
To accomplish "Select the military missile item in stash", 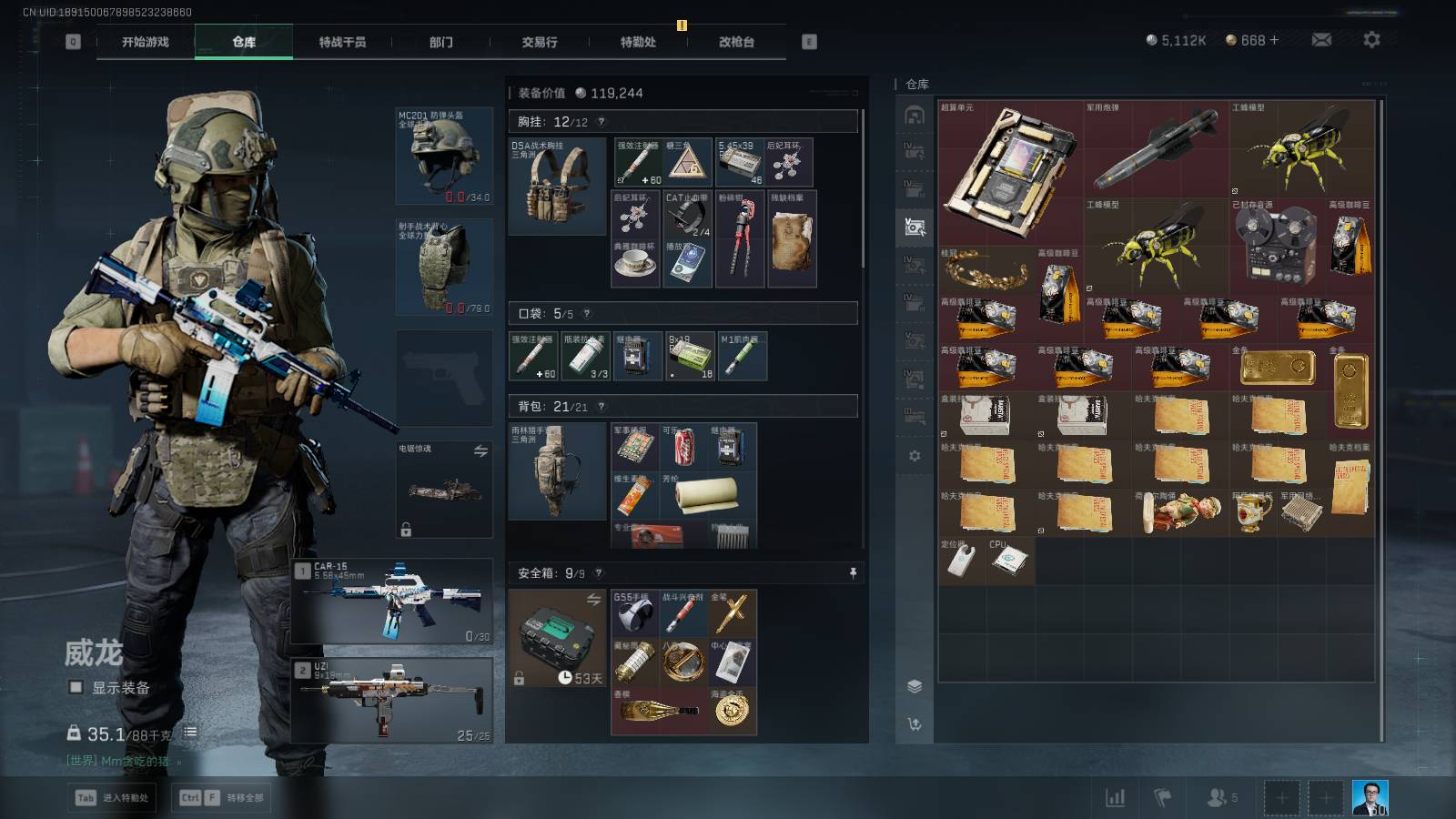I will point(1156,147).
